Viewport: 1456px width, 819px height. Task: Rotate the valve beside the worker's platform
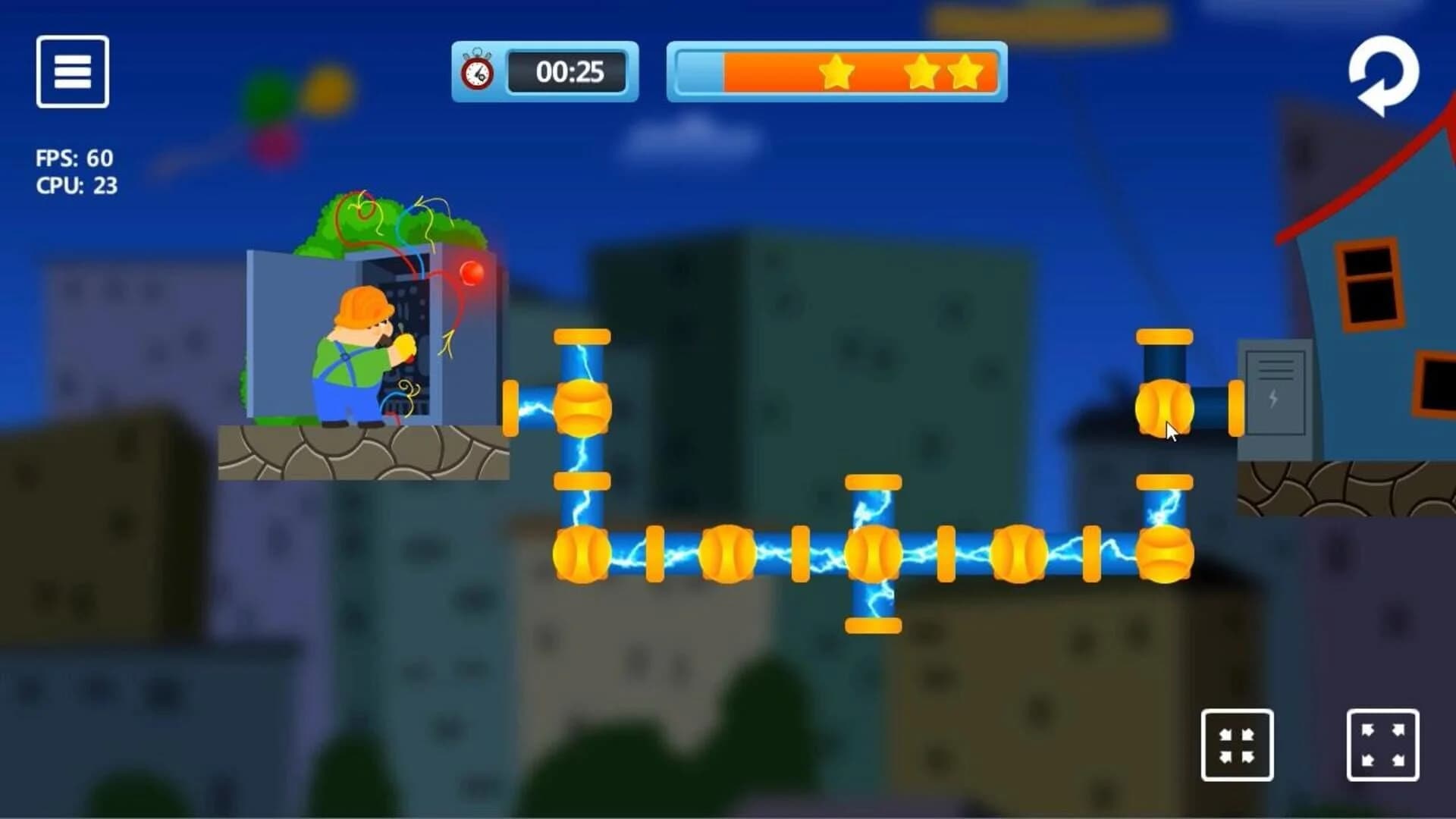[582, 409]
